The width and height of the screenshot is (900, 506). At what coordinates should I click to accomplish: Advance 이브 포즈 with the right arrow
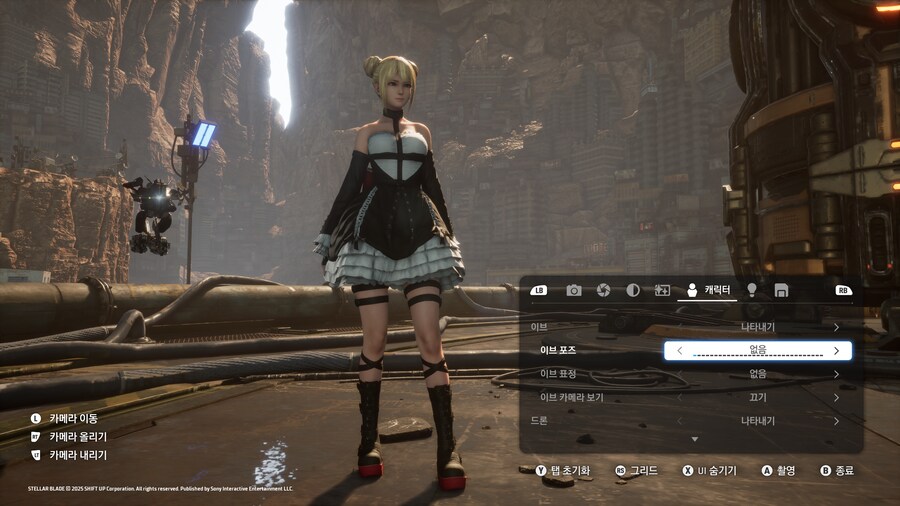pos(836,351)
